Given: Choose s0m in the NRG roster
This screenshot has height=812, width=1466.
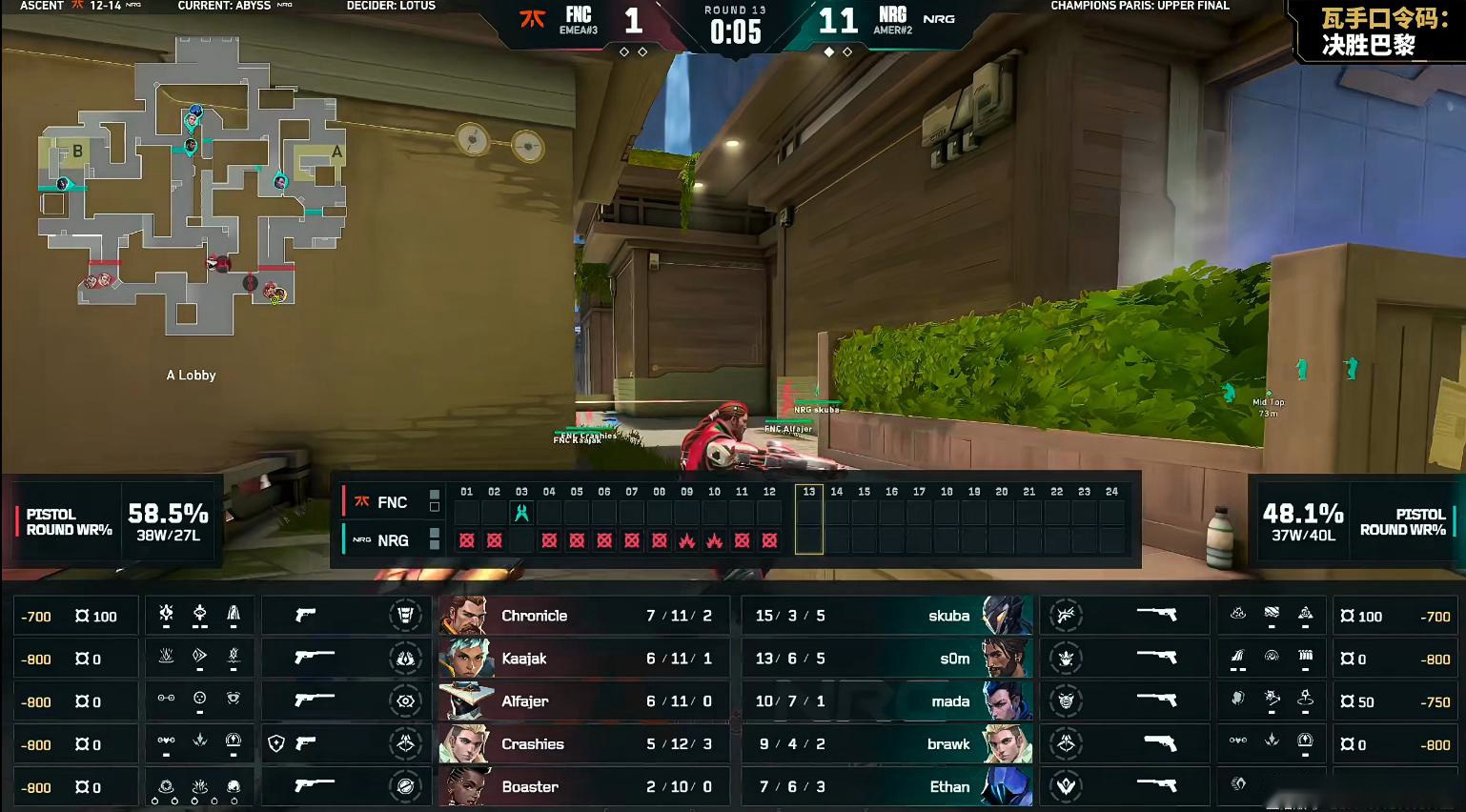Looking at the screenshot, I should pos(886,659).
